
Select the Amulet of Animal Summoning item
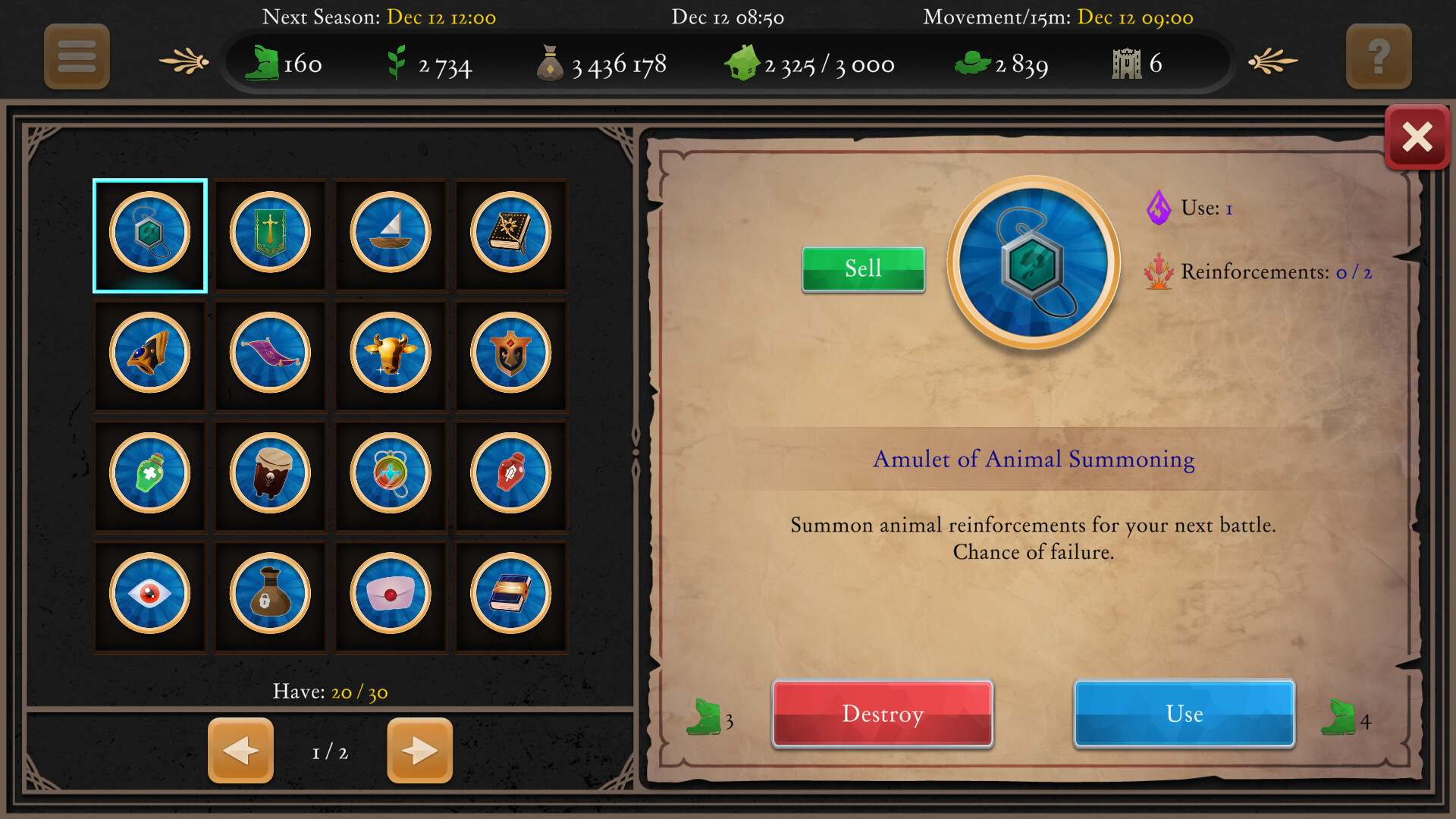[x=149, y=235]
